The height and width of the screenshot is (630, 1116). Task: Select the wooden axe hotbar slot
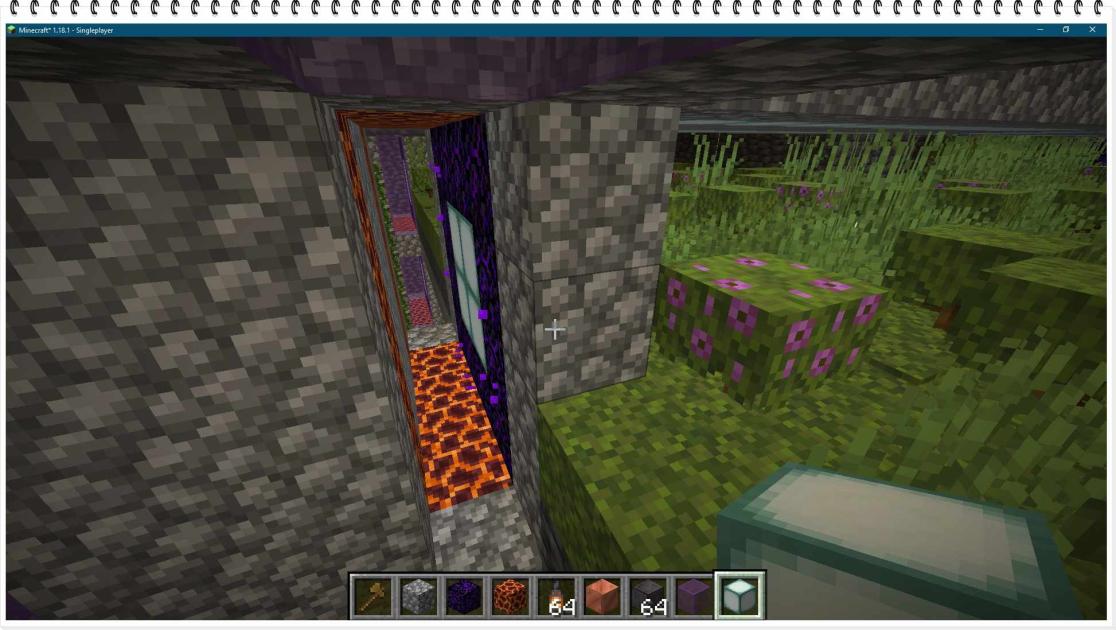coord(373,596)
